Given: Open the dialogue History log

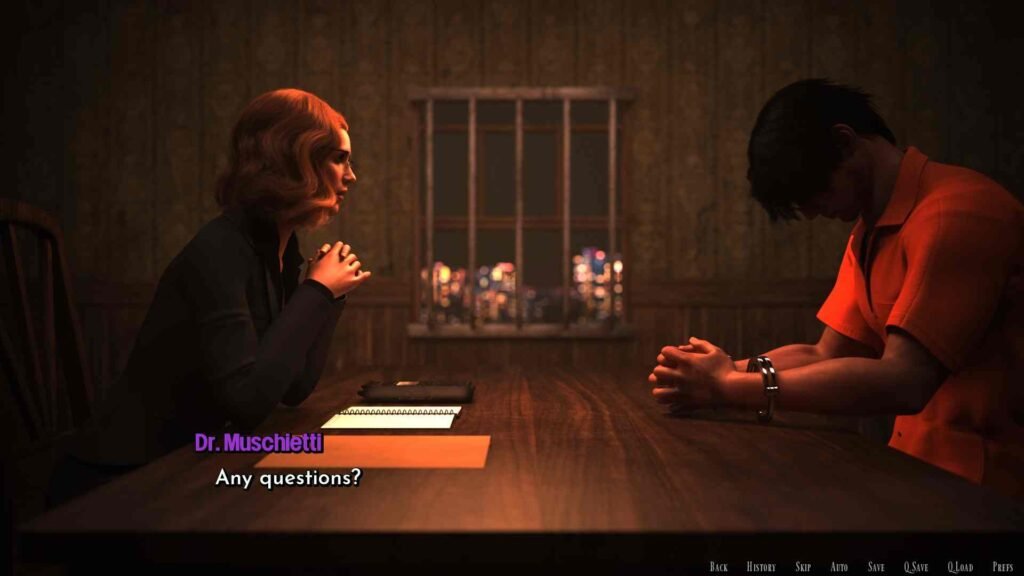Looking at the screenshot, I should (761, 567).
